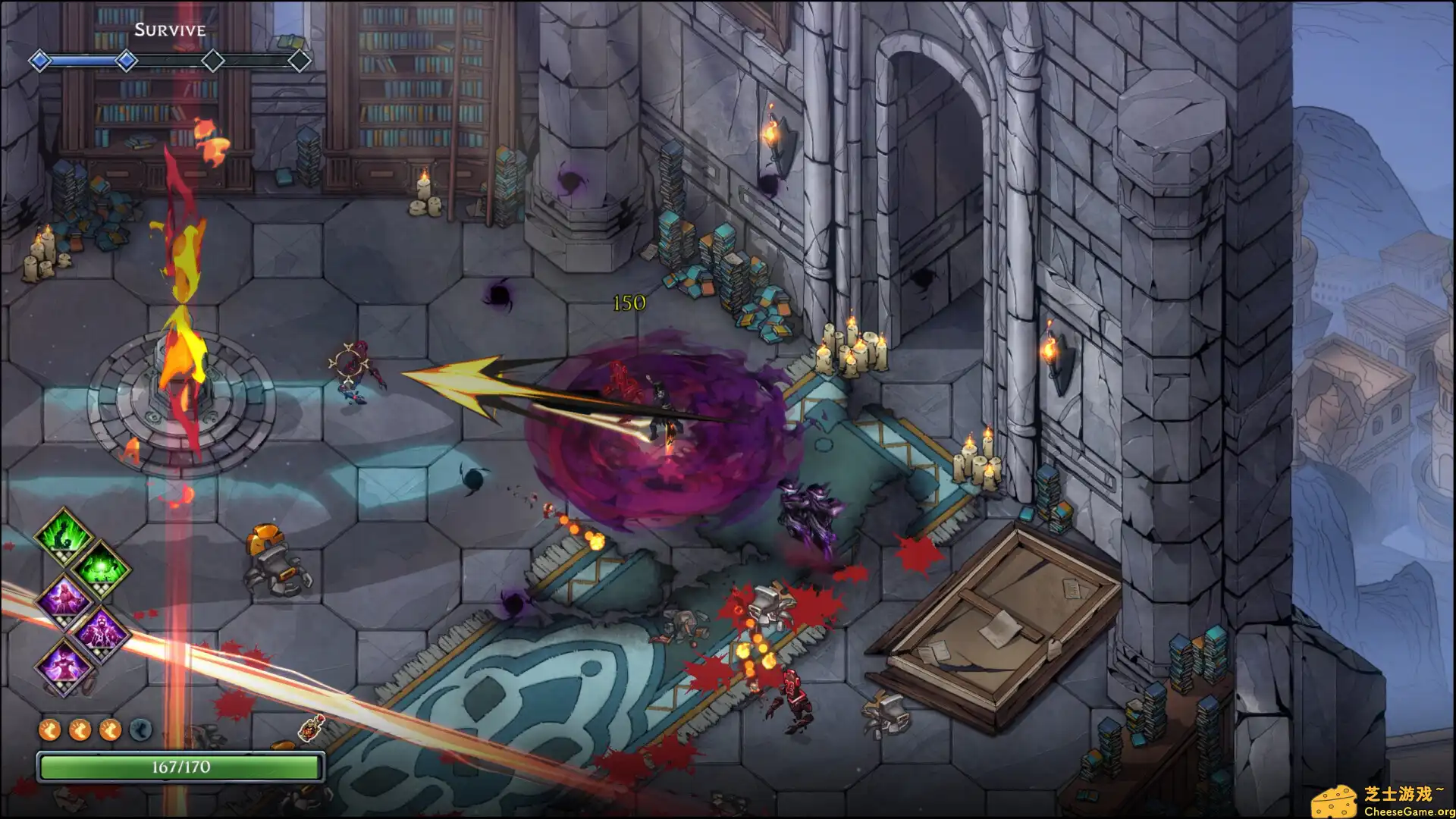Activate the green kneeling figure ability

pos(64,533)
